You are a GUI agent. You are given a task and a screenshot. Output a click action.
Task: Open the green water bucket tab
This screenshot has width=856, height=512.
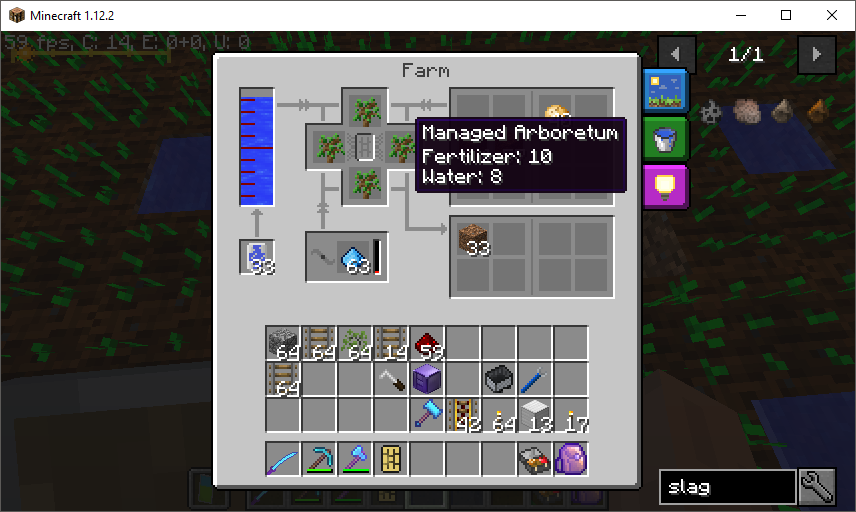tap(661, 139)
